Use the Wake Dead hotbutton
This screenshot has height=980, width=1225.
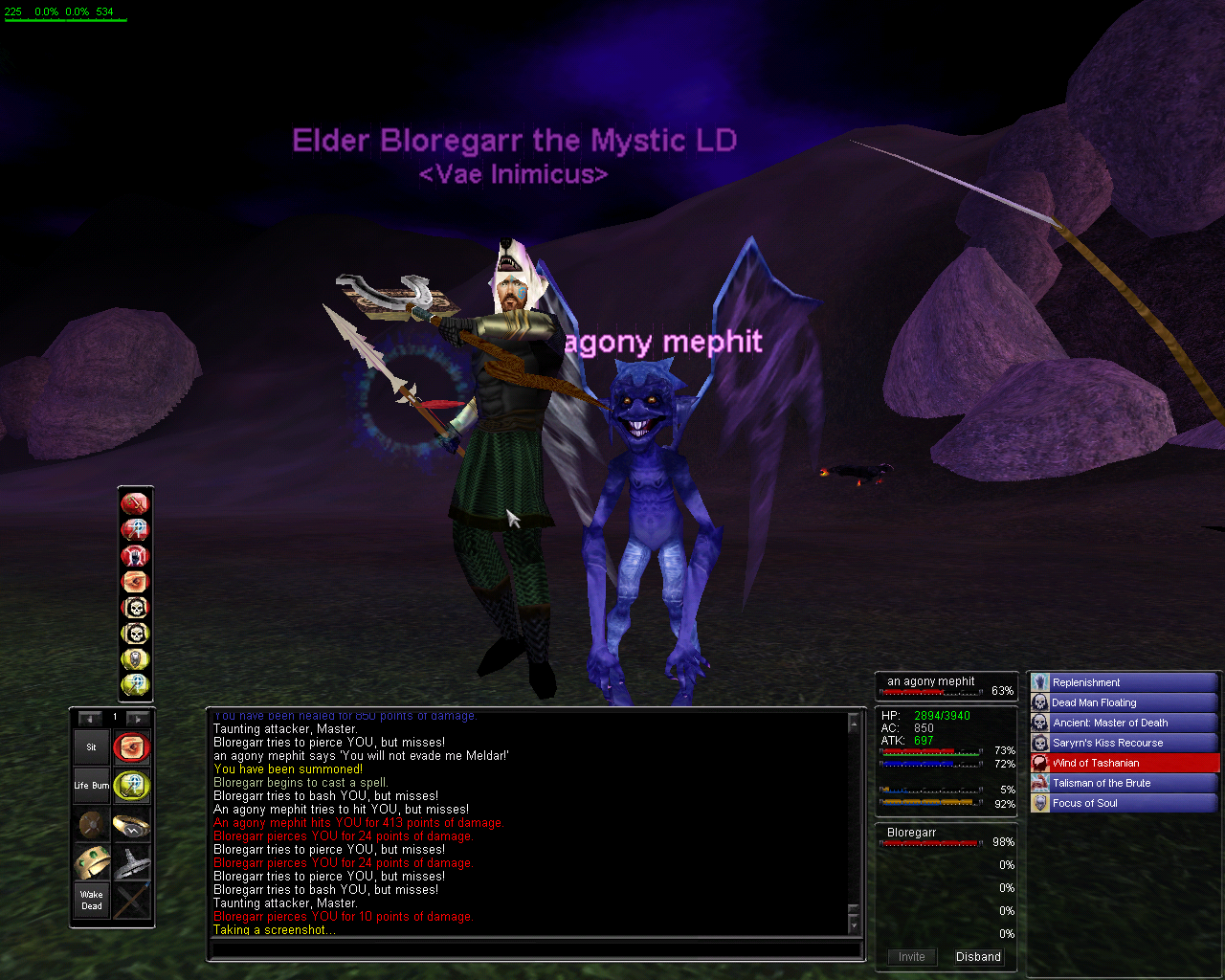(x=92, y=901)
